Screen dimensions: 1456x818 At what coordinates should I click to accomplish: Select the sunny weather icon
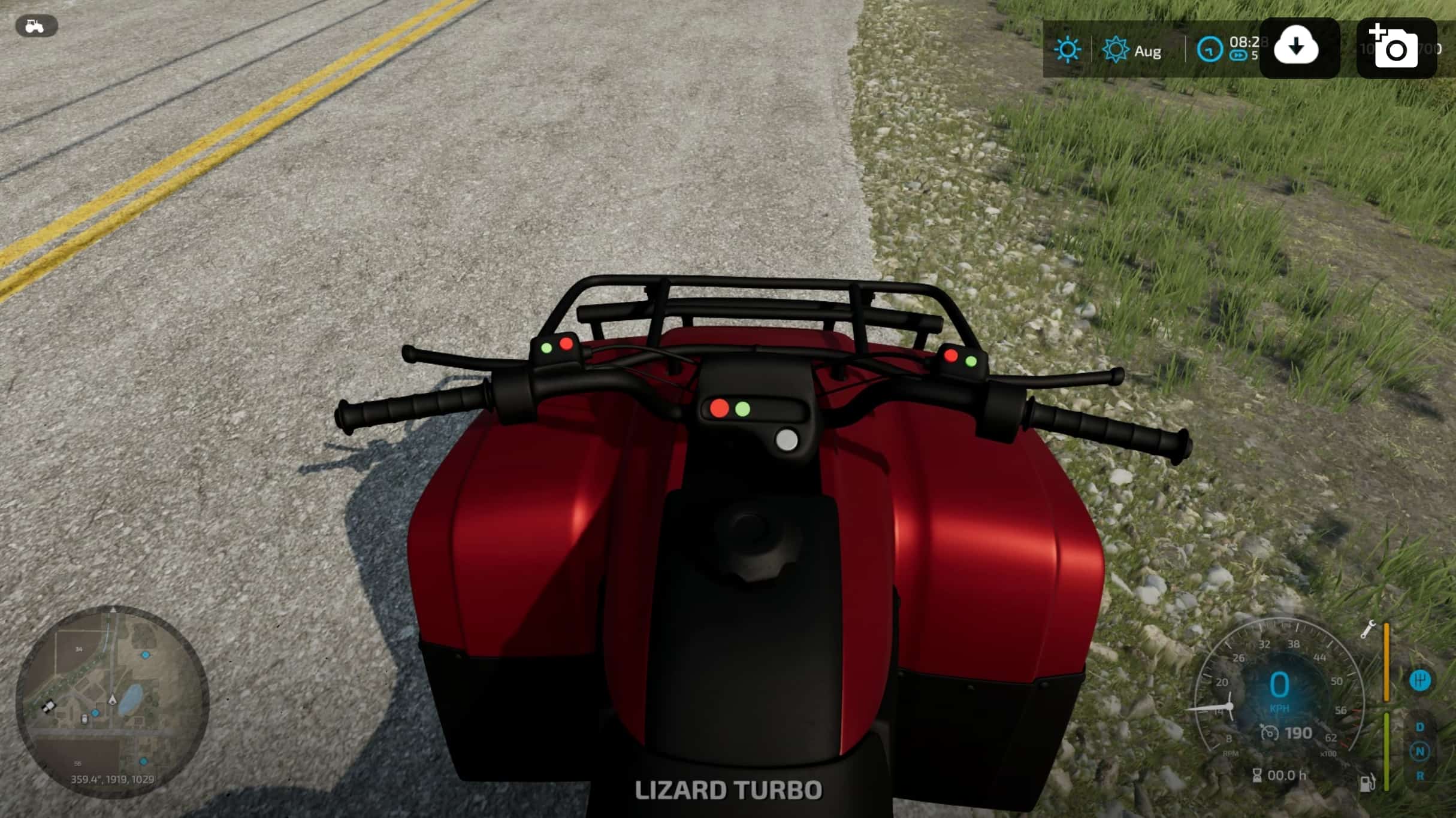pyautogui.click(x=1068, y=50)
